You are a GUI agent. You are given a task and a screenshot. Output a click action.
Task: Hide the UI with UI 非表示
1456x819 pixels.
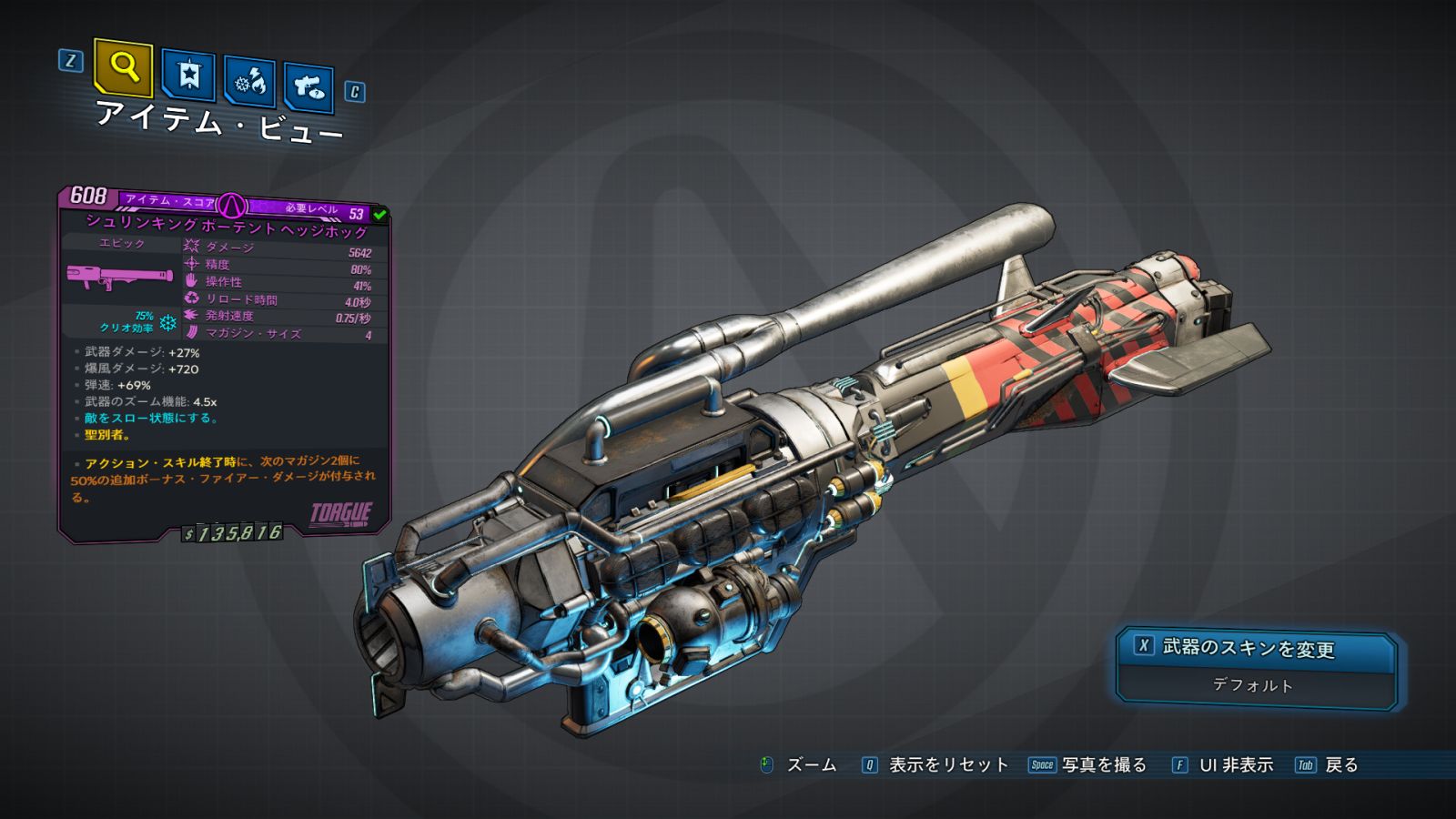click(1222, 765)
